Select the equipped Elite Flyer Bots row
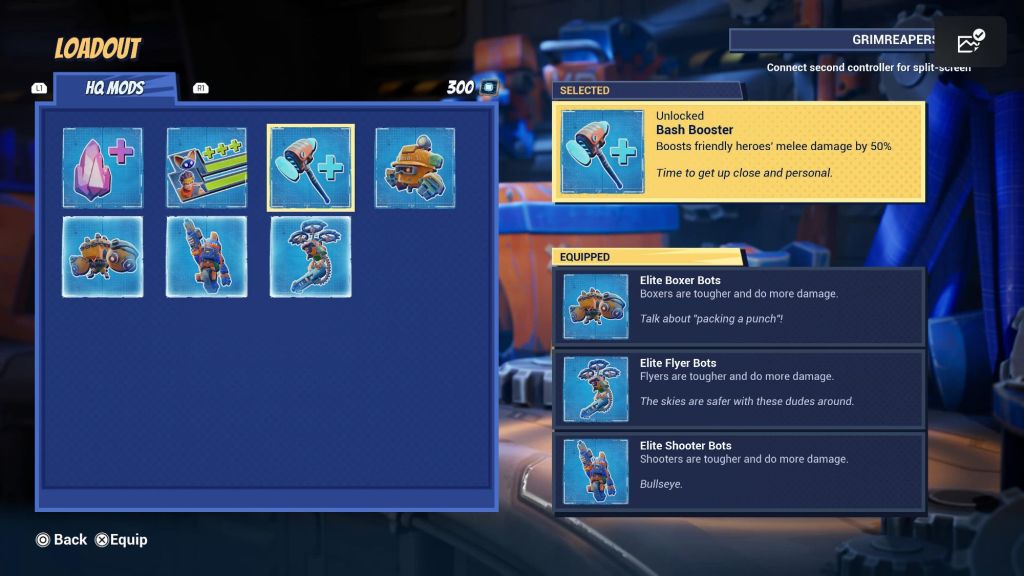The width and height of the screenshot is (1024, 576). (738, 389)
